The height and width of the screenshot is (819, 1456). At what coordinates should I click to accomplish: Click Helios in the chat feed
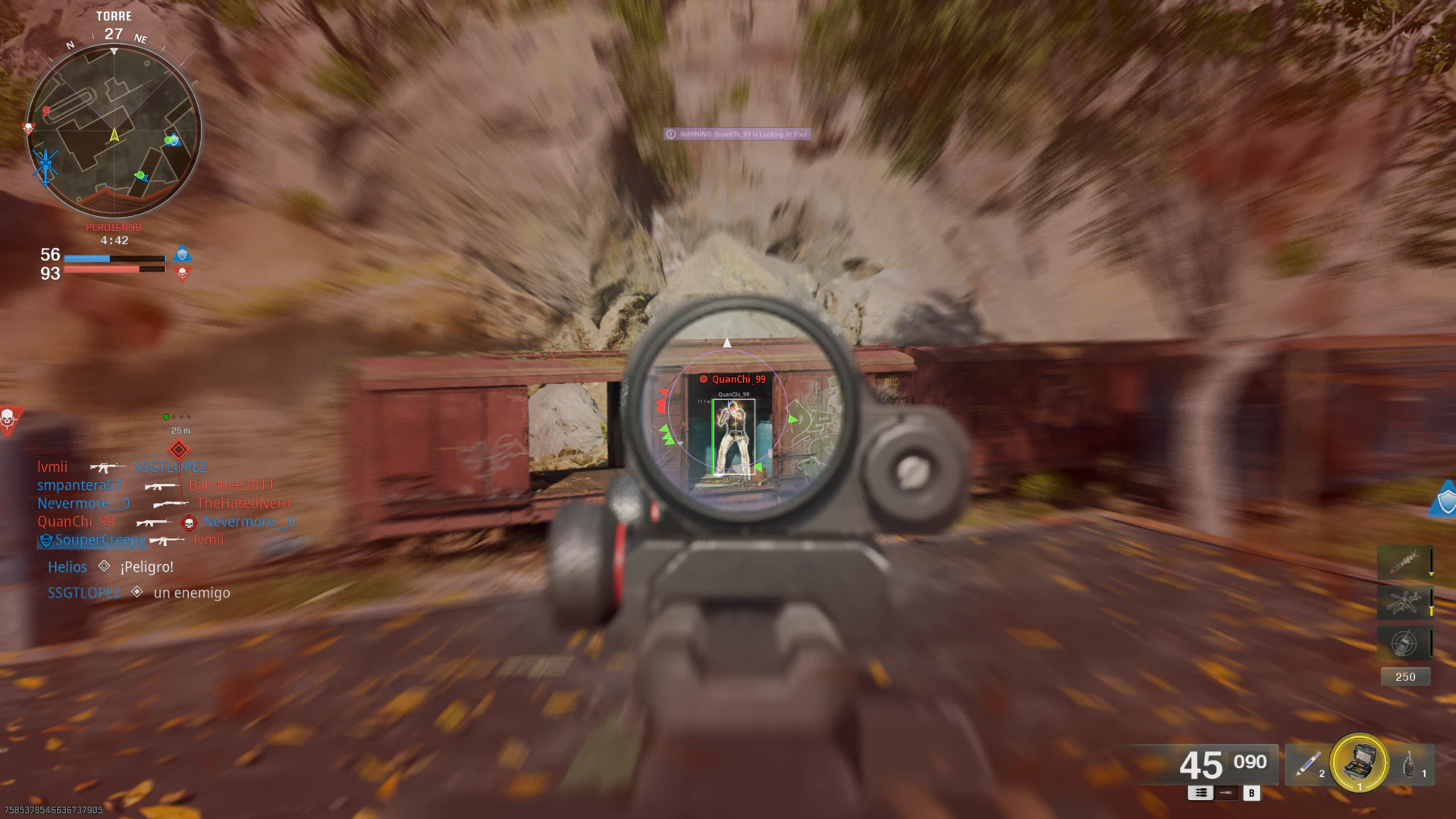67,566
